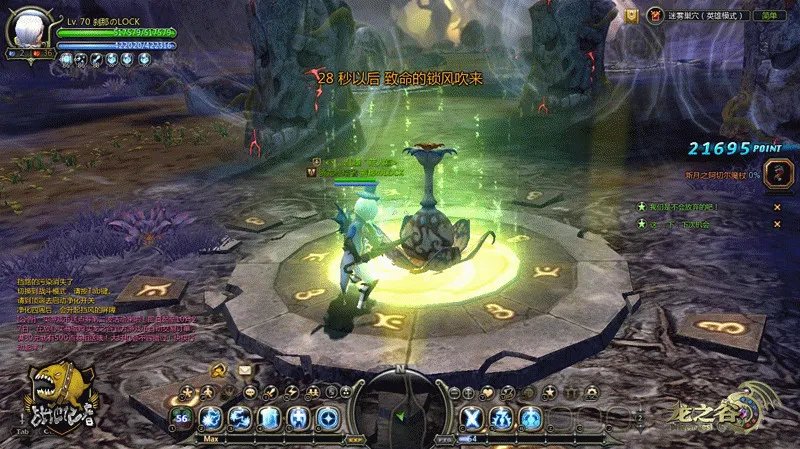The width and height of the screenshot is (800, 449).
Task: Activate the shield-shaped blue skill
Action: (268, 417)
